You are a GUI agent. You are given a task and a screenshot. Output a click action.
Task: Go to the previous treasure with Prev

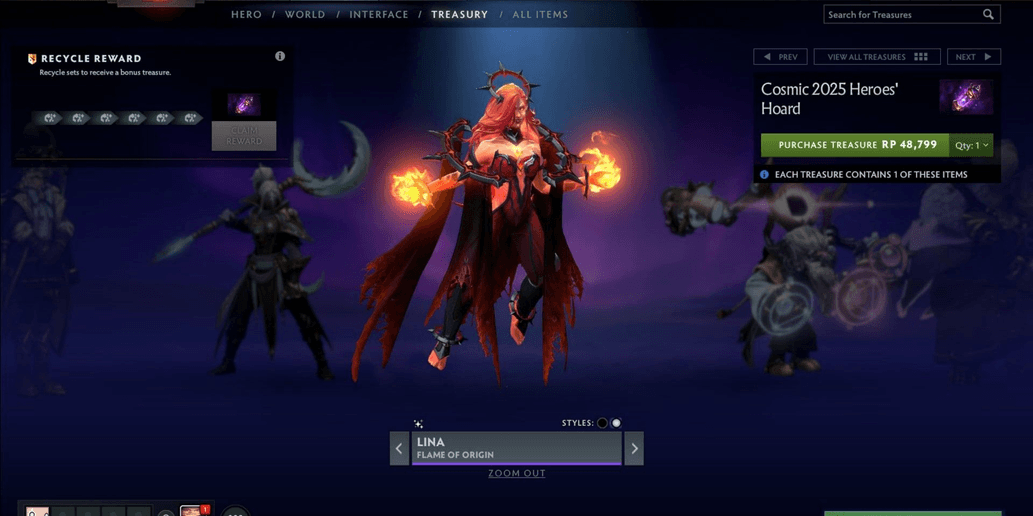click(x=780, y=57)
